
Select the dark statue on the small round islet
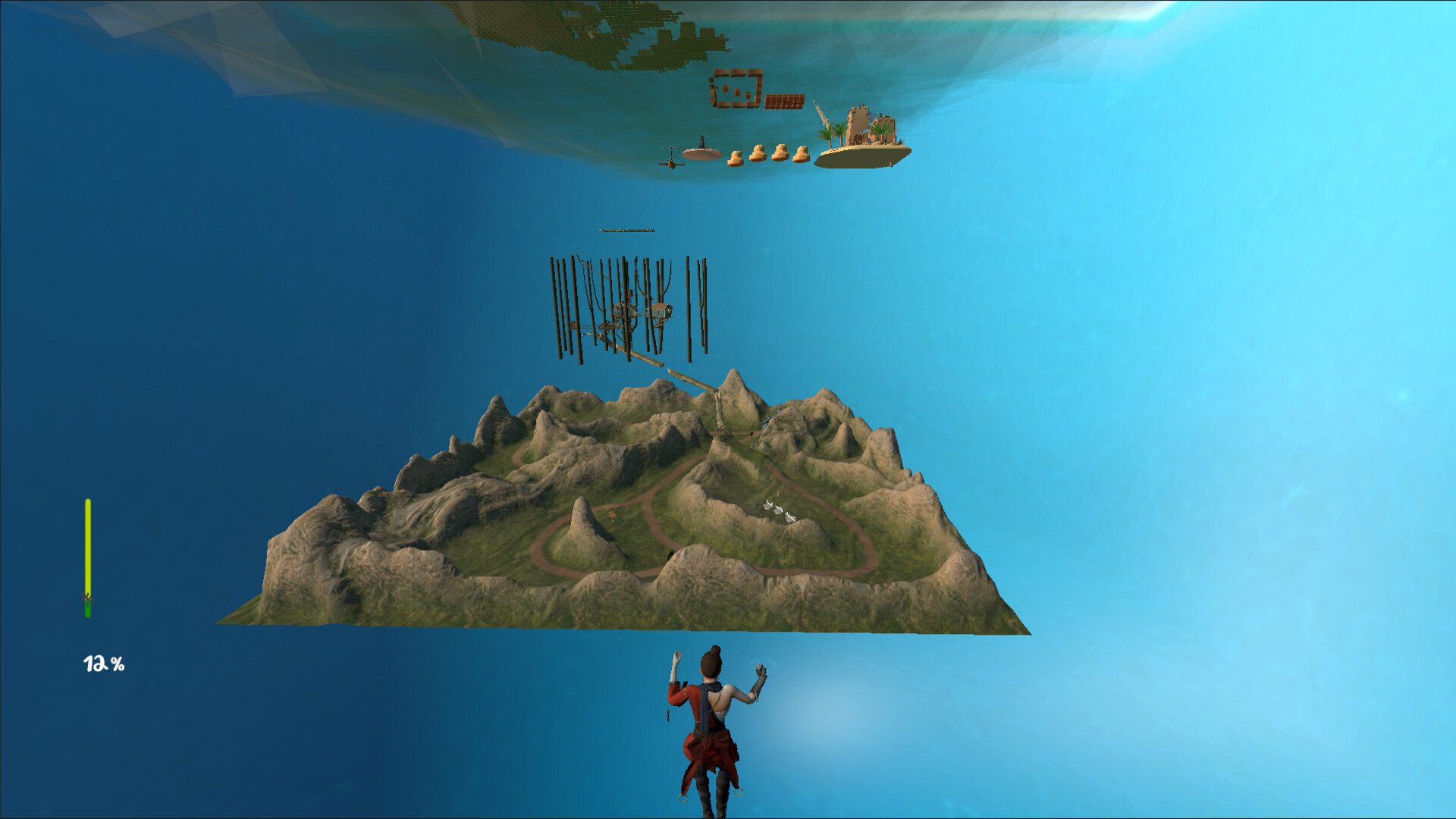[701, 140]
